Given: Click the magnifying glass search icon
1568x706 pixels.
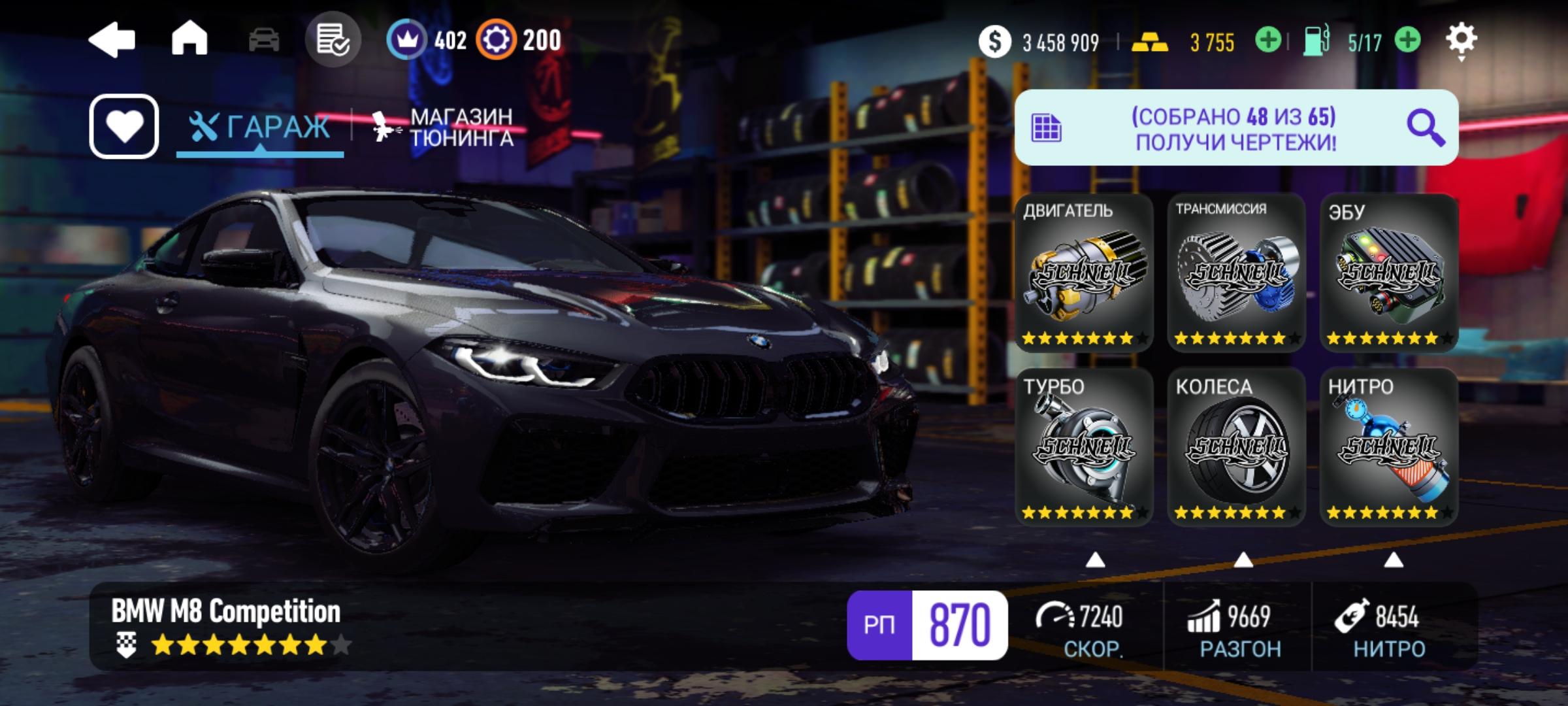Looking at the screenshot, I should point(1425,127).
